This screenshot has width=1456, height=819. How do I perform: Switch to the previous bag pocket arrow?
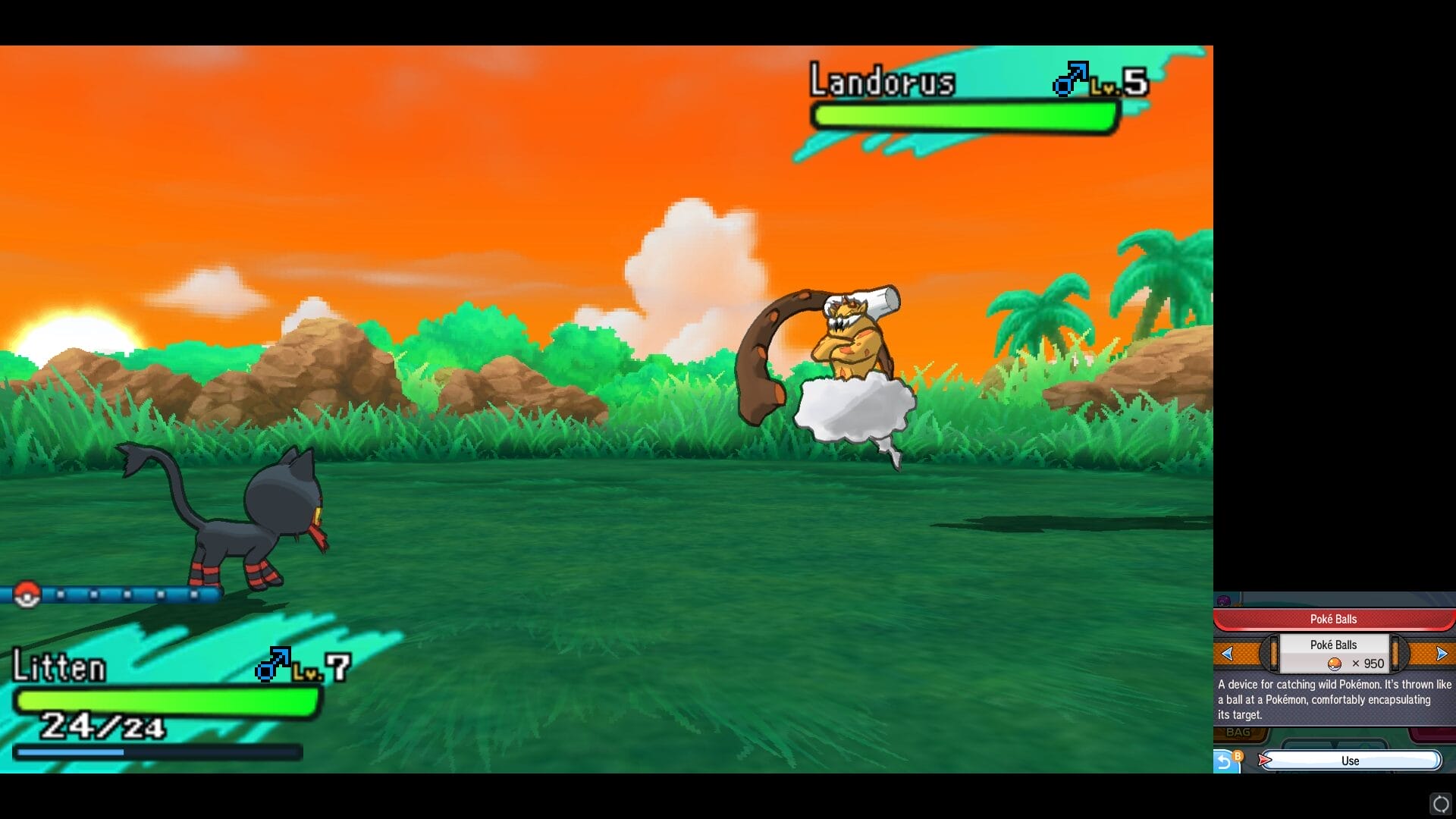[x=1228, y=654]
